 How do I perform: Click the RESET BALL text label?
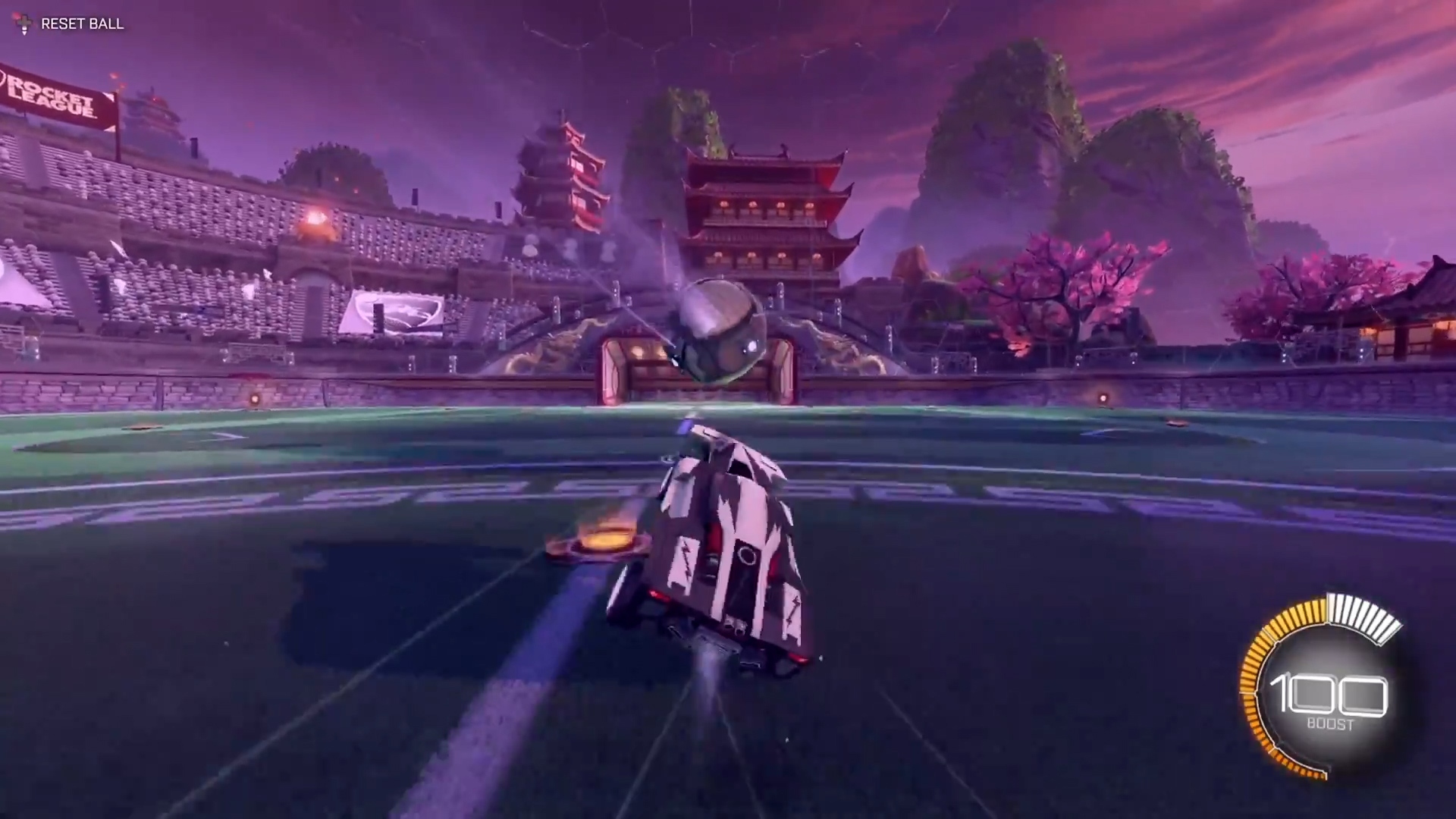tap(83, 24)
